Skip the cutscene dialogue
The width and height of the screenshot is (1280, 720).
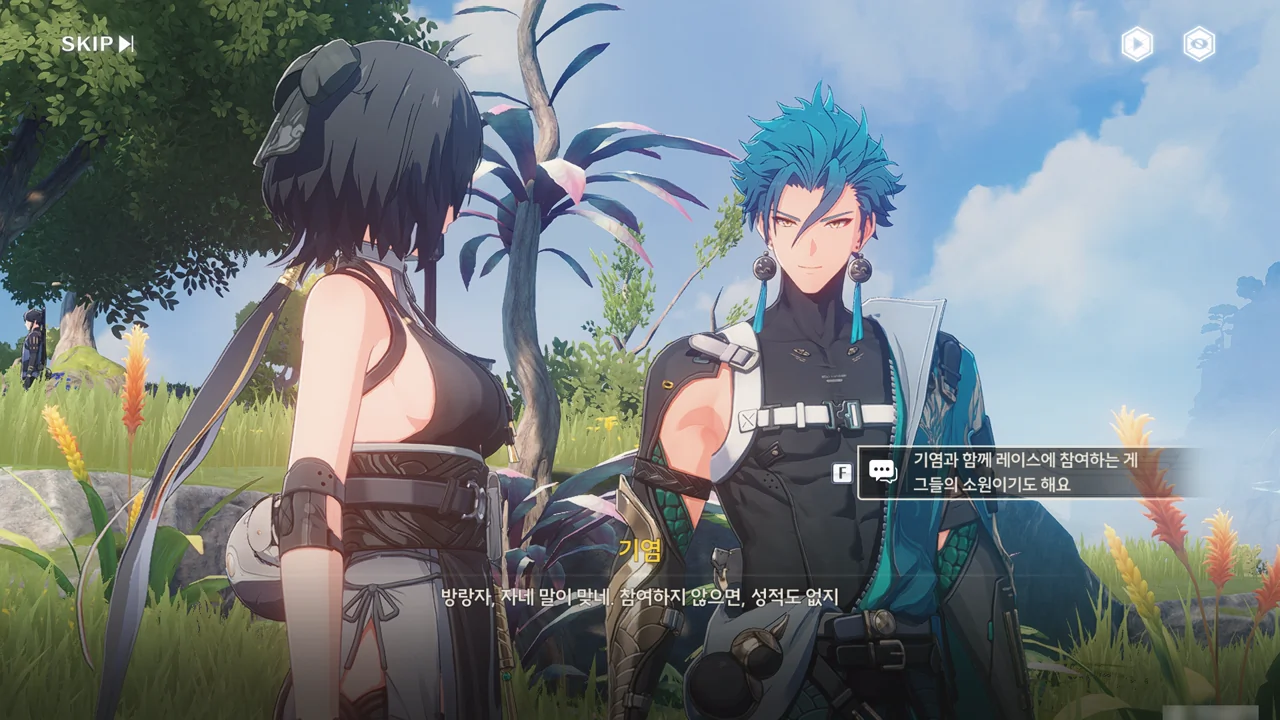[97, 44]
